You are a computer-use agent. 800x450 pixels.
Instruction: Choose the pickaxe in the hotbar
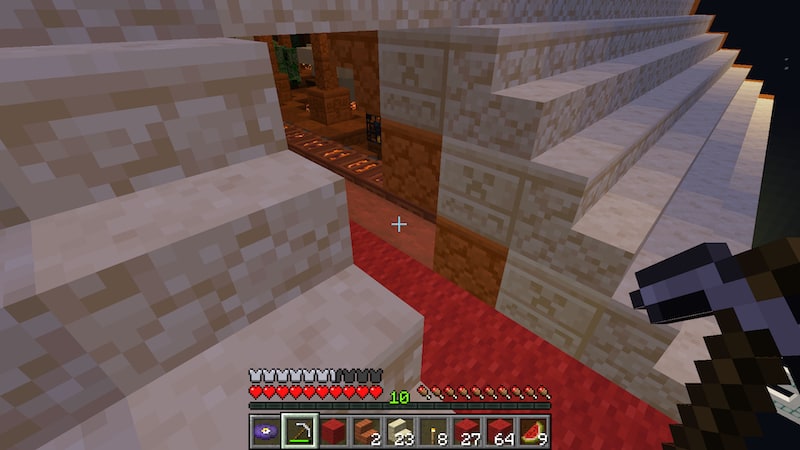pyautogui.click(x=299, y=431)
